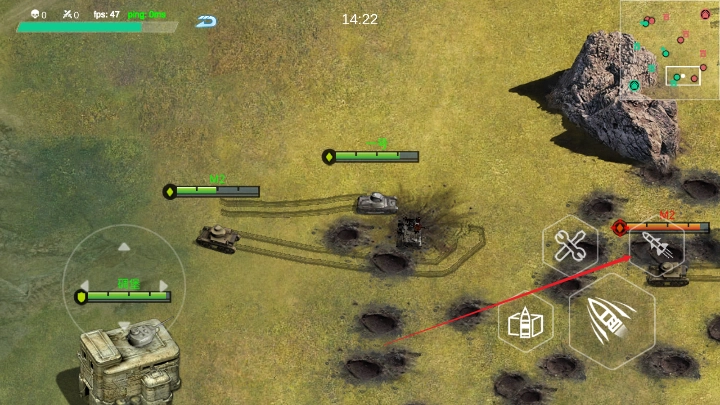Activate the rocket missile ability
The width and height of the screenshot is (720, 405).
click(657, 247)
